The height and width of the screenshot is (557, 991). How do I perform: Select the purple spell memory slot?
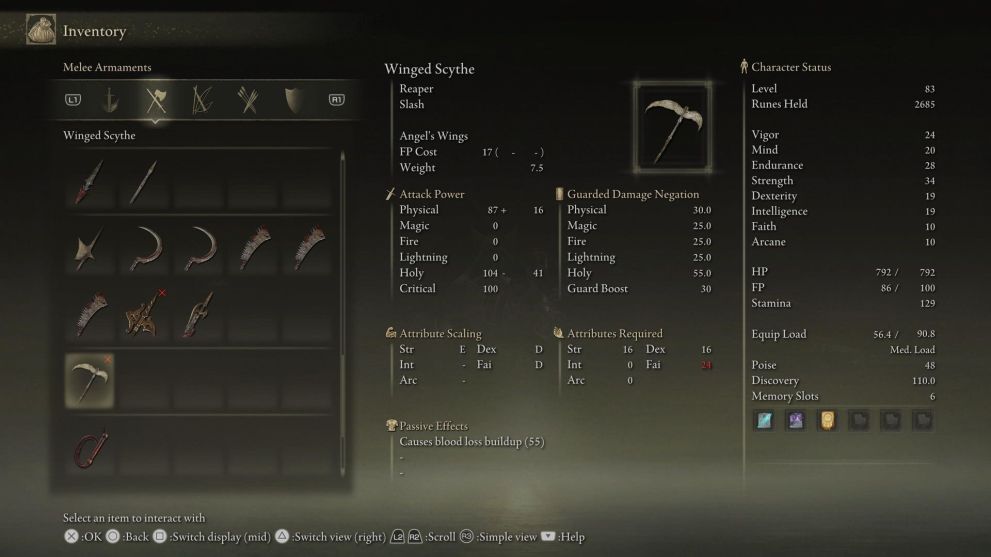[x=796, y=420]
